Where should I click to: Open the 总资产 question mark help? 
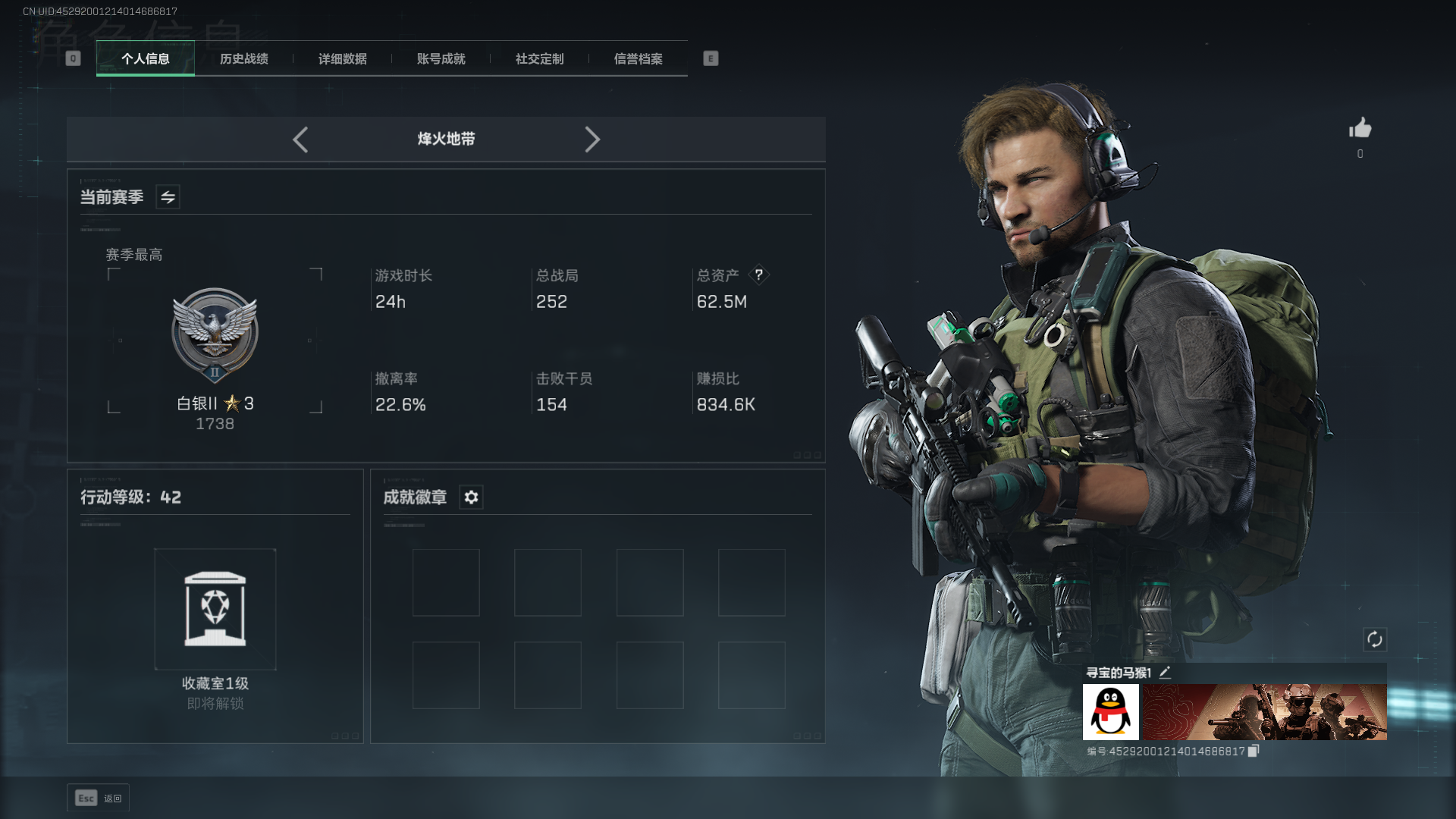tap(758, 275)
